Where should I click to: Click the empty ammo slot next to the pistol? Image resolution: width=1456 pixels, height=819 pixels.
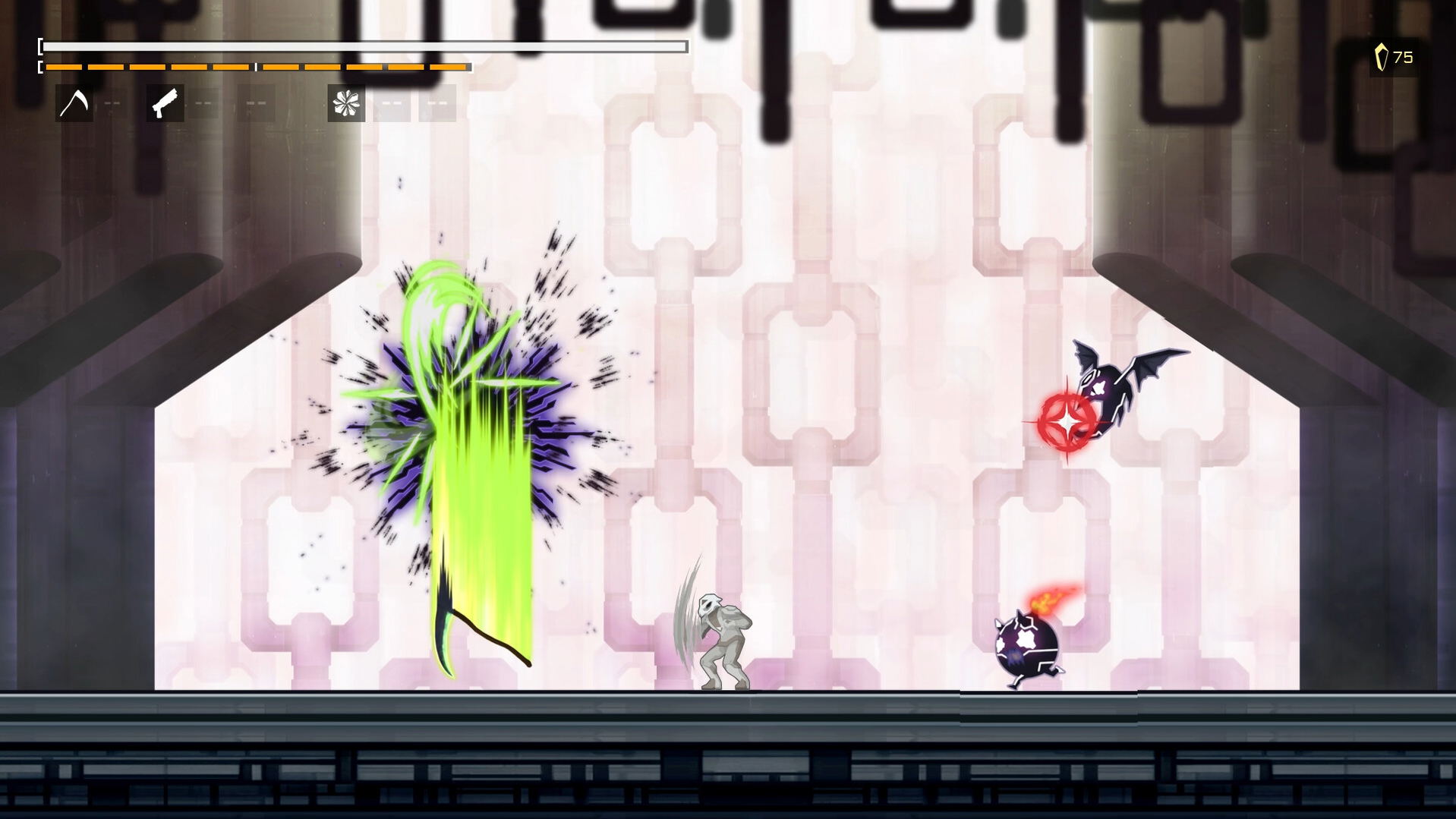point(202,102)
